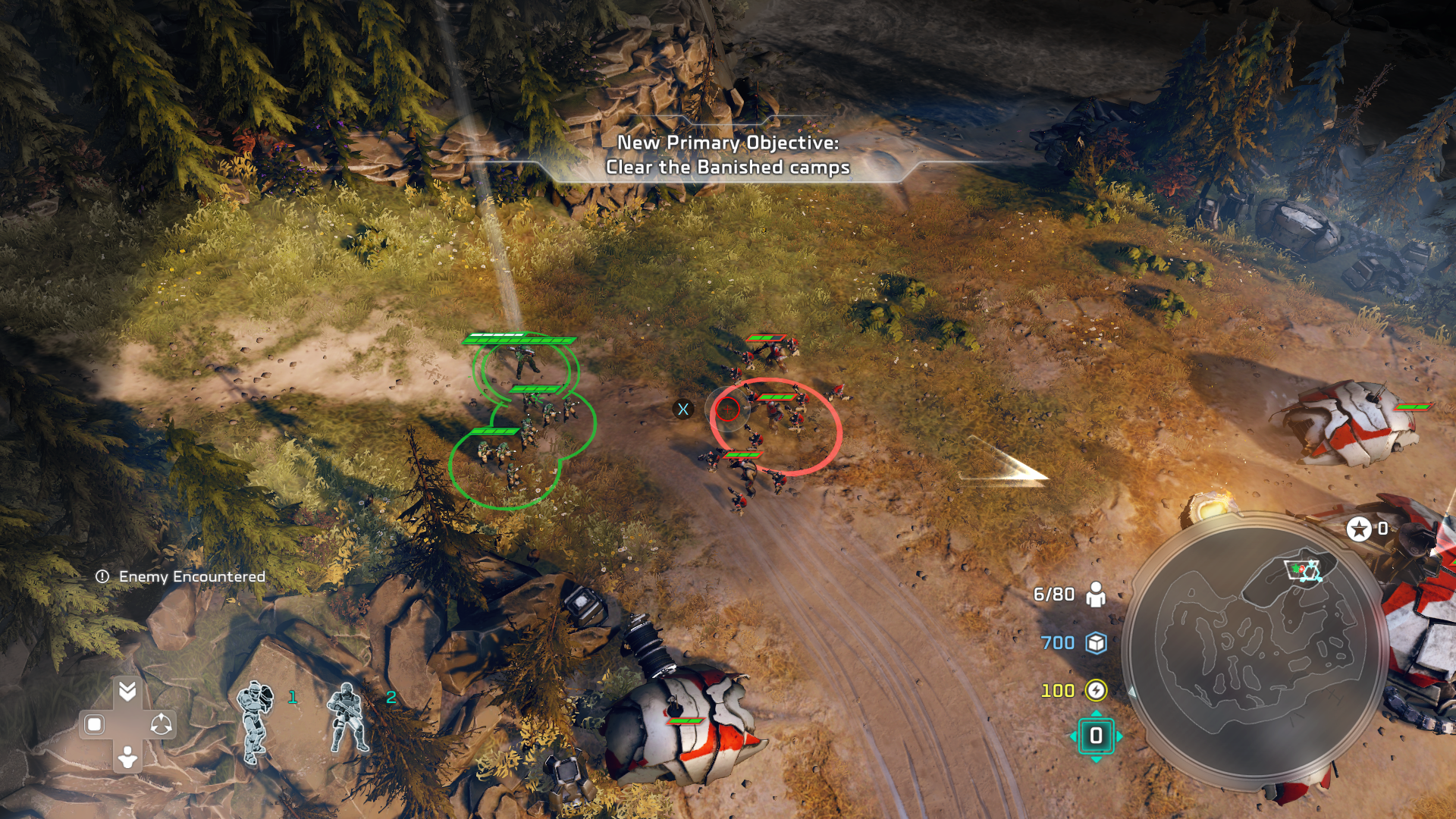Click the control group 0 selector
The height and width of the screenshot is (819, 1456).
[x=1096, y=736]
